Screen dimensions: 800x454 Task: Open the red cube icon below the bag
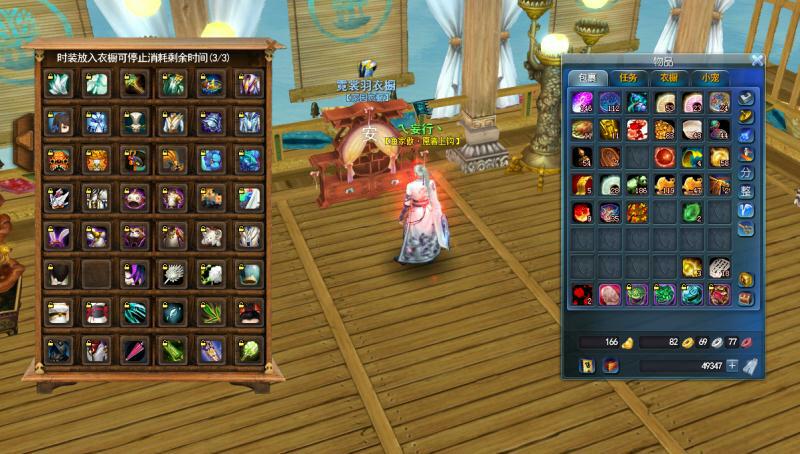[x=610, y=366]
